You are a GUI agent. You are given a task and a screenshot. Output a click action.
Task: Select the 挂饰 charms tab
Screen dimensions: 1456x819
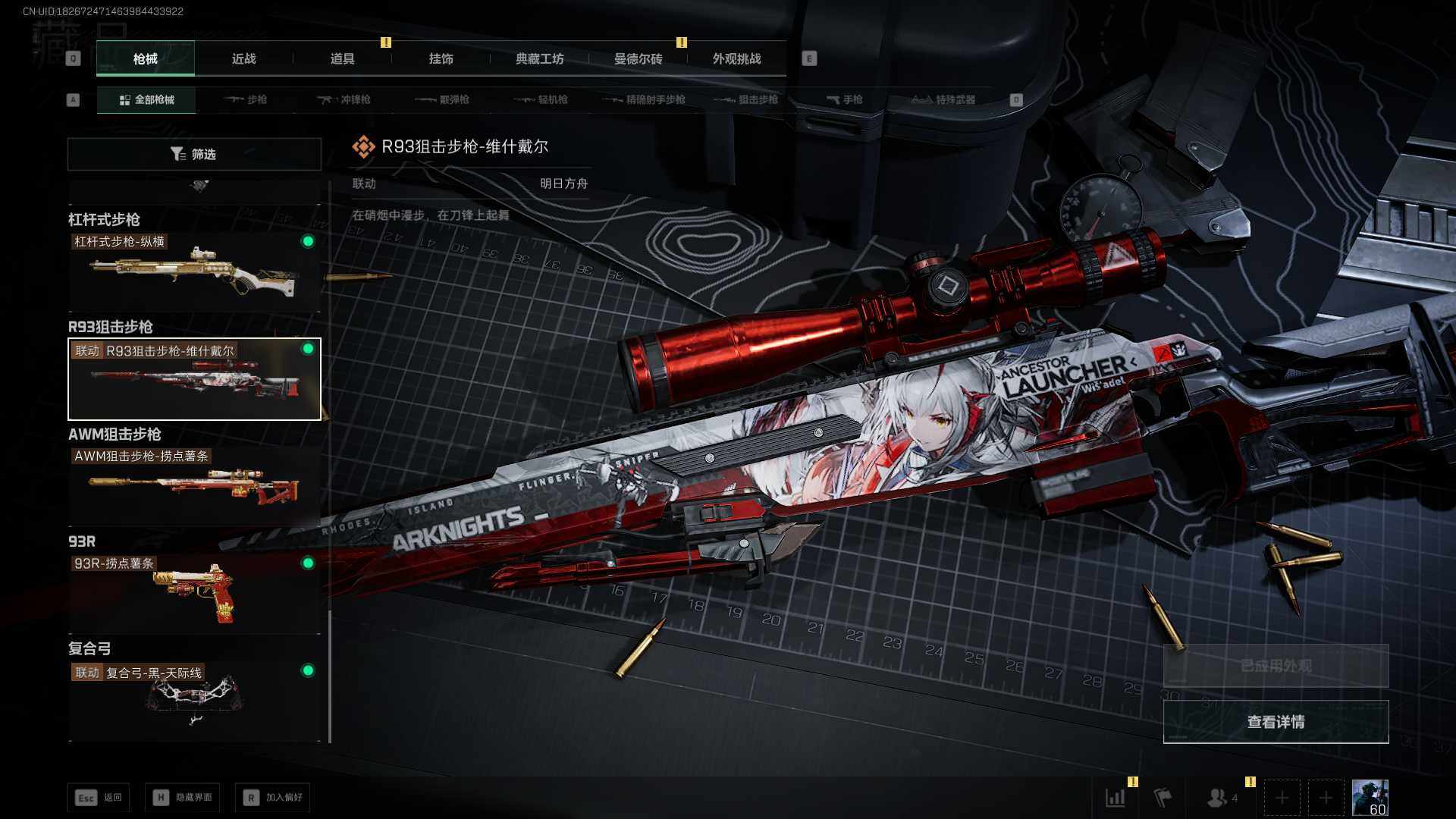click(x=441, y=59)
